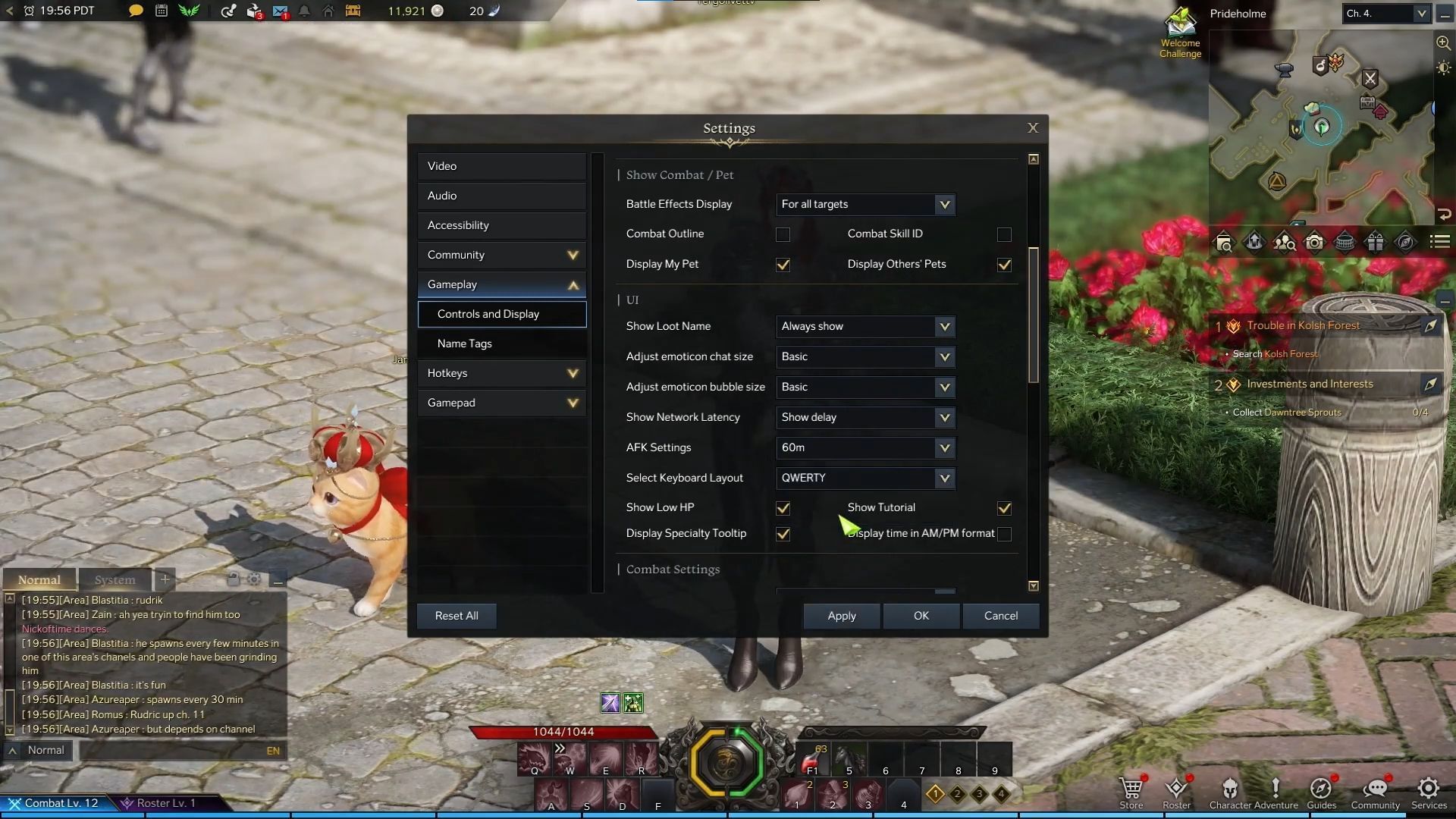
Task: Enable the Combat Outline checkbox
Action: pyautogui.click(x=783, y=234)
